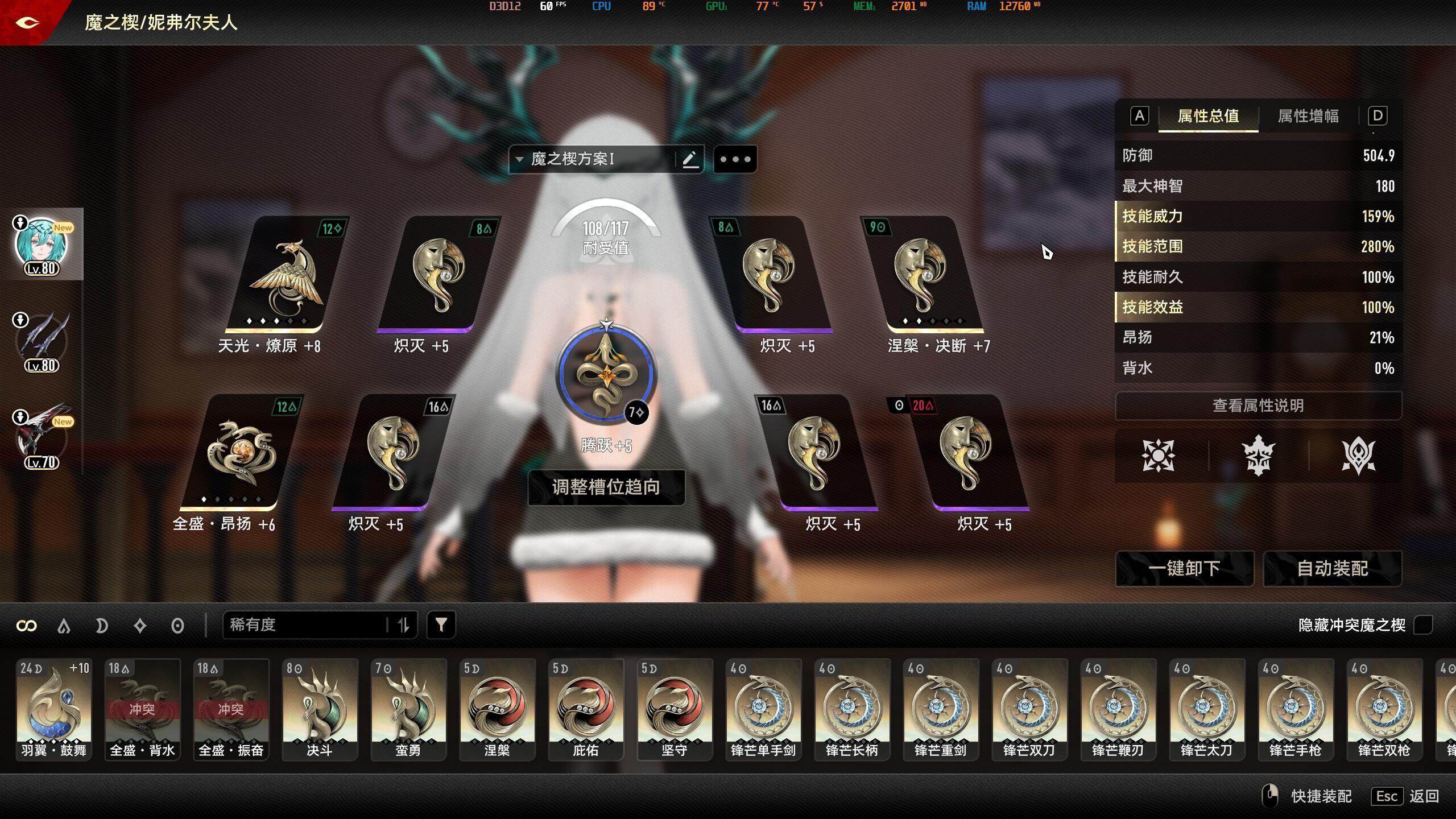Select the 天光·燎原 +8 wedge slot
The image size is (1456, 819).
click(x=287, y=276)
